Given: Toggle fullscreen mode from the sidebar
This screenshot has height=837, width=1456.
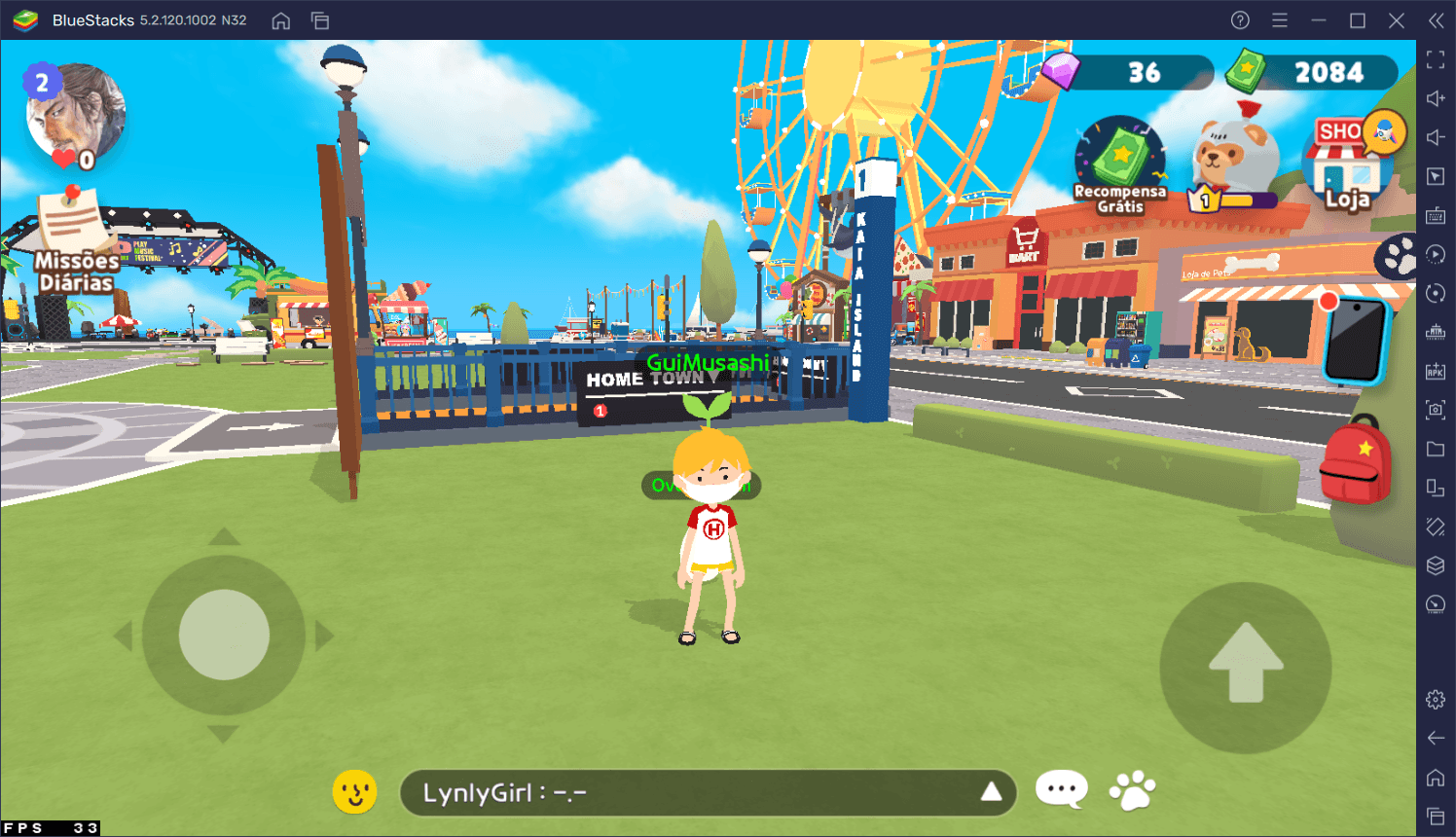Looking at the screenshot, I should click(1435, 58).
